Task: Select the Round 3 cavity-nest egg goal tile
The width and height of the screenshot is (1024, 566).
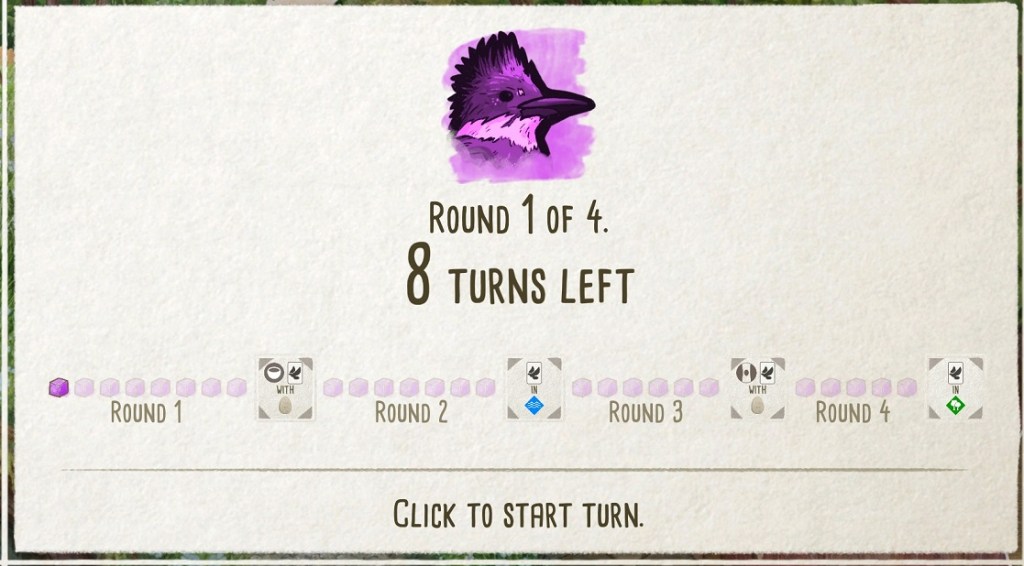Action: 757,388
